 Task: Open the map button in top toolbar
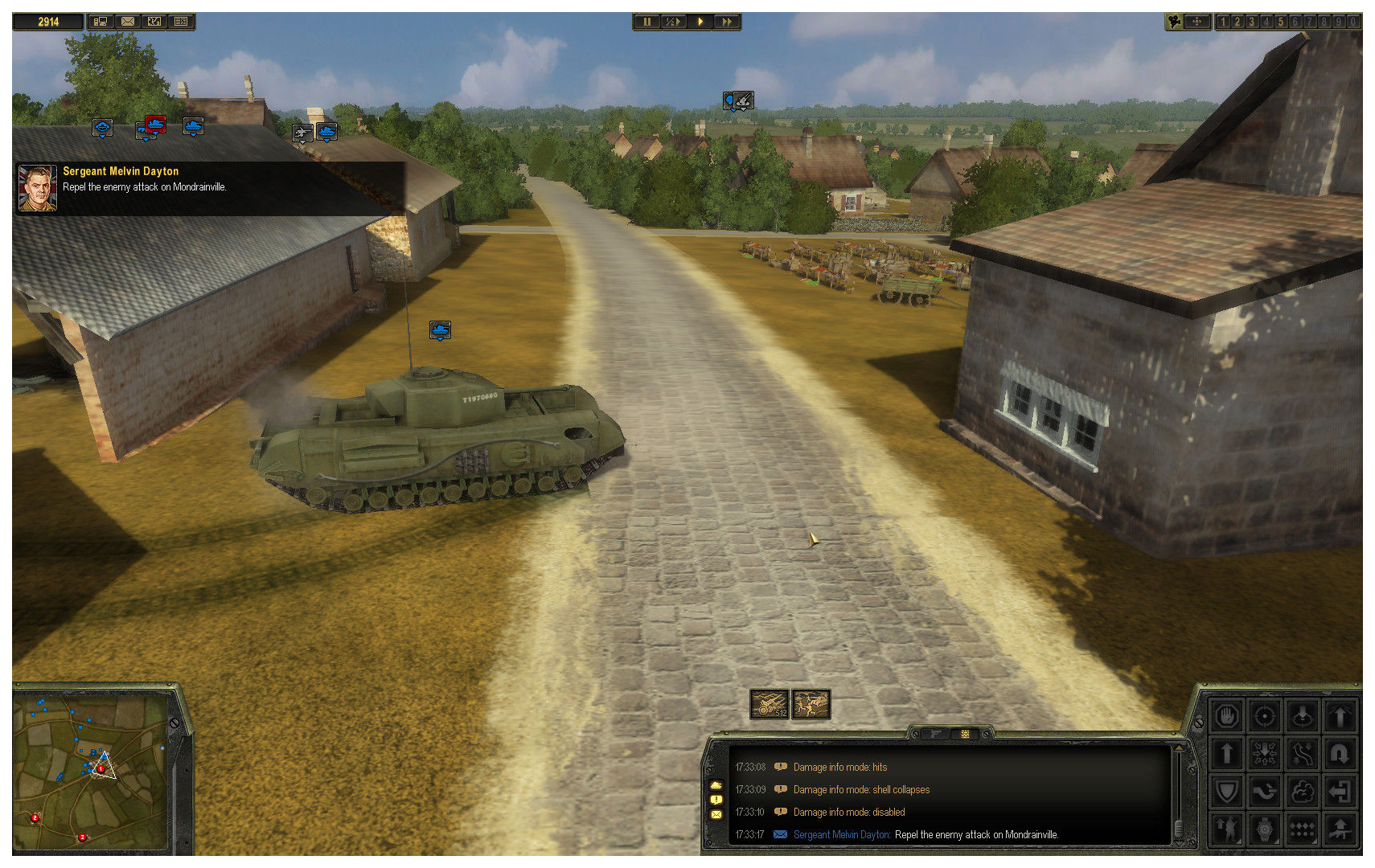pyautogui.click(x=154, y=22)
